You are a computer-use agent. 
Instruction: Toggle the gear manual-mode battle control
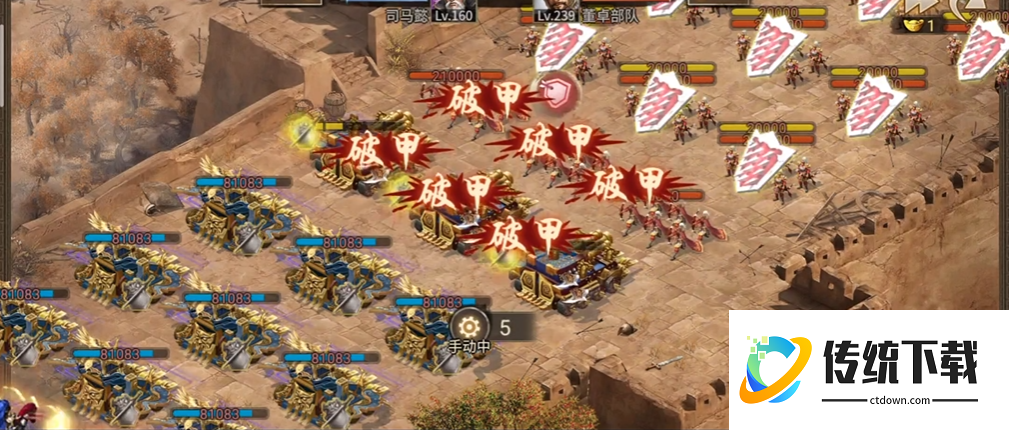click(x=468, y=326)
